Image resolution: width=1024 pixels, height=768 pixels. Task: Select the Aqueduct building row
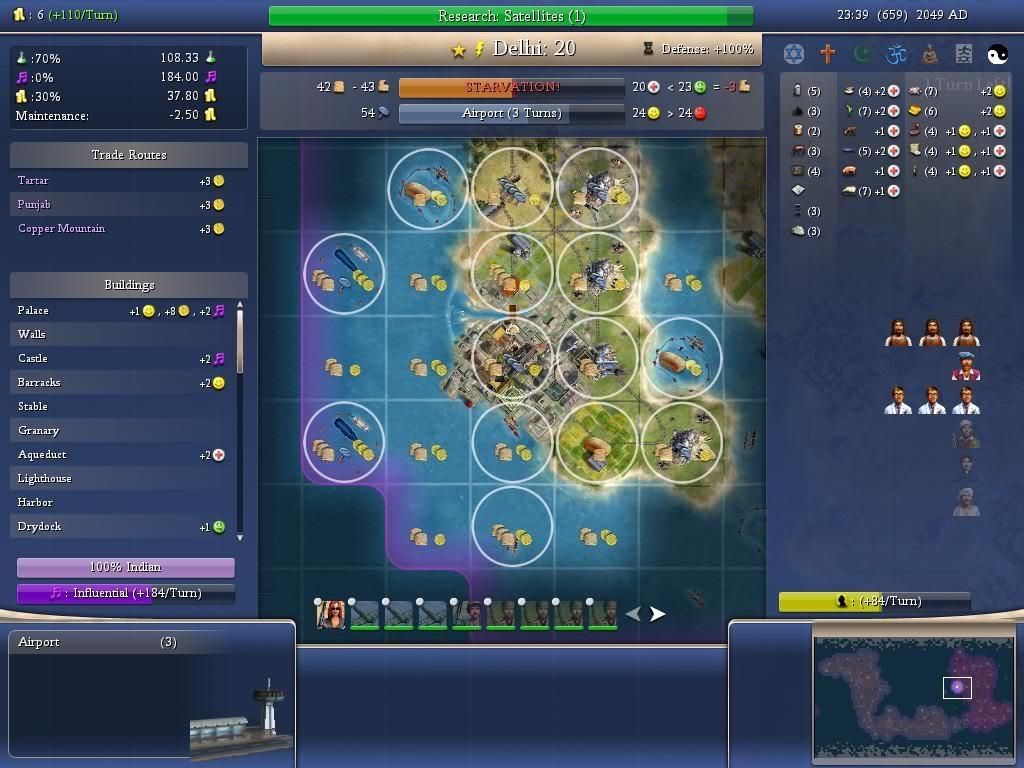point(42,454)
